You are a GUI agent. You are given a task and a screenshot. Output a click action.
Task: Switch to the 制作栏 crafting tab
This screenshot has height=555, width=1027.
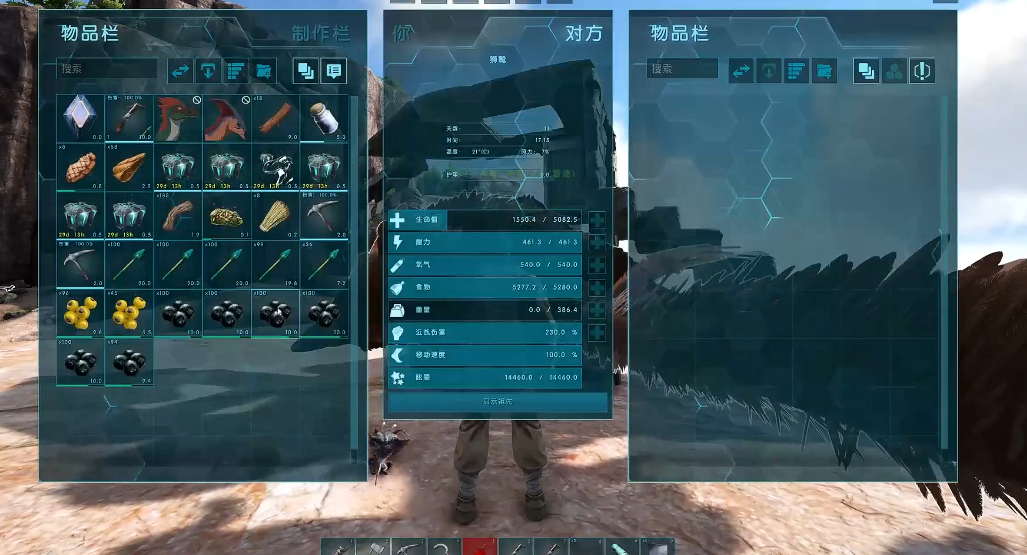point(321,34)
